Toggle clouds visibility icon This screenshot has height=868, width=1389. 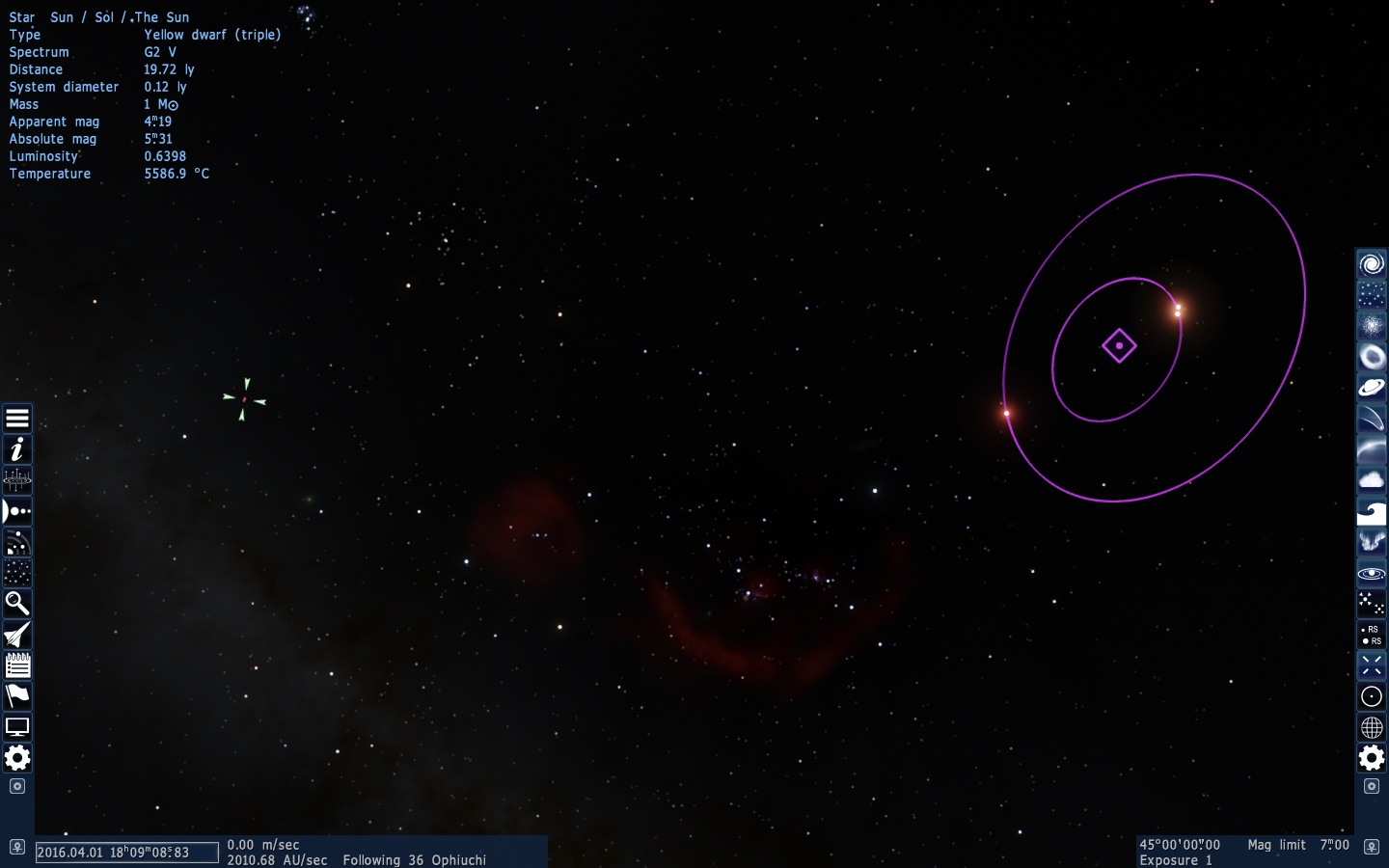click(1372, 480)
